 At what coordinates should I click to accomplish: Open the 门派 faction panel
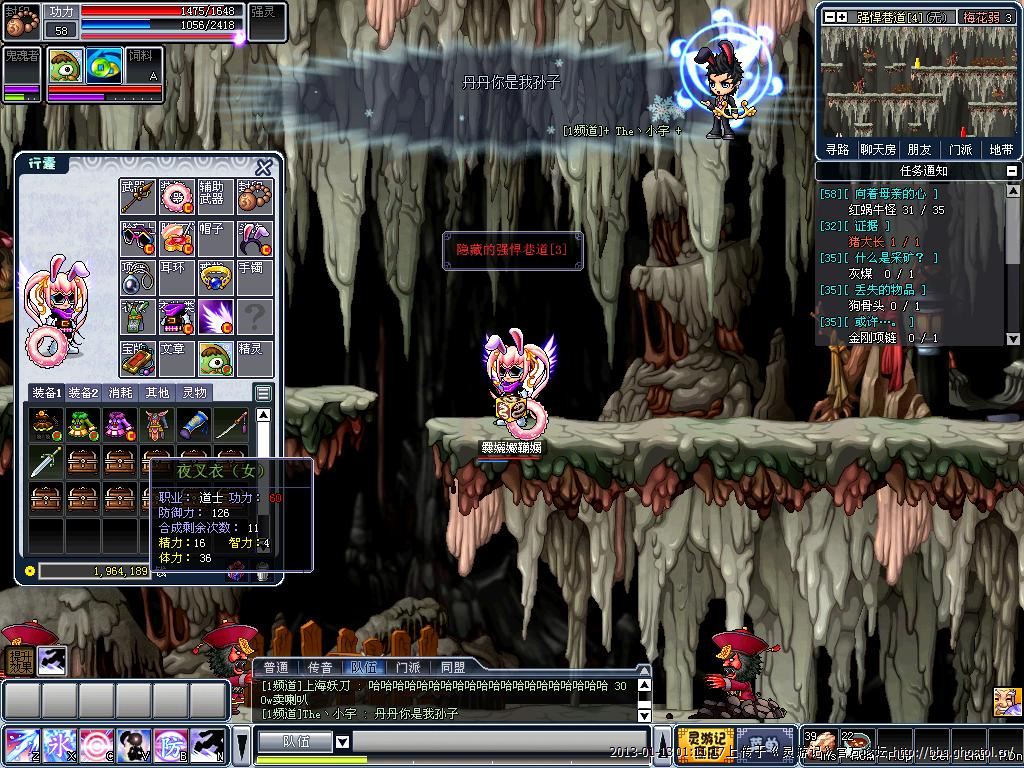pyautogui.click(x=960, y=149)
